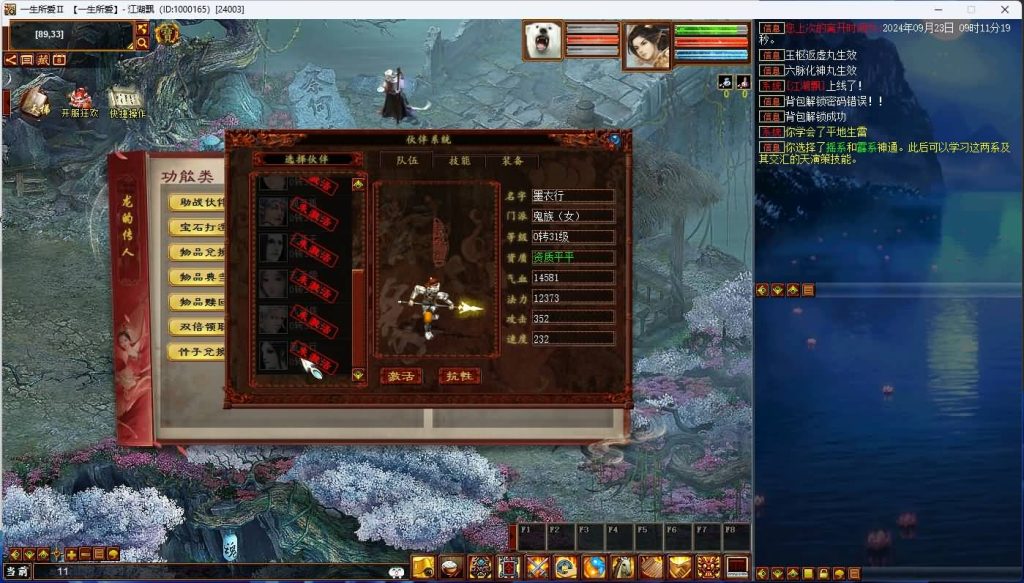Click the 激活 (Activate) companion button

click(x=400, y=376)
